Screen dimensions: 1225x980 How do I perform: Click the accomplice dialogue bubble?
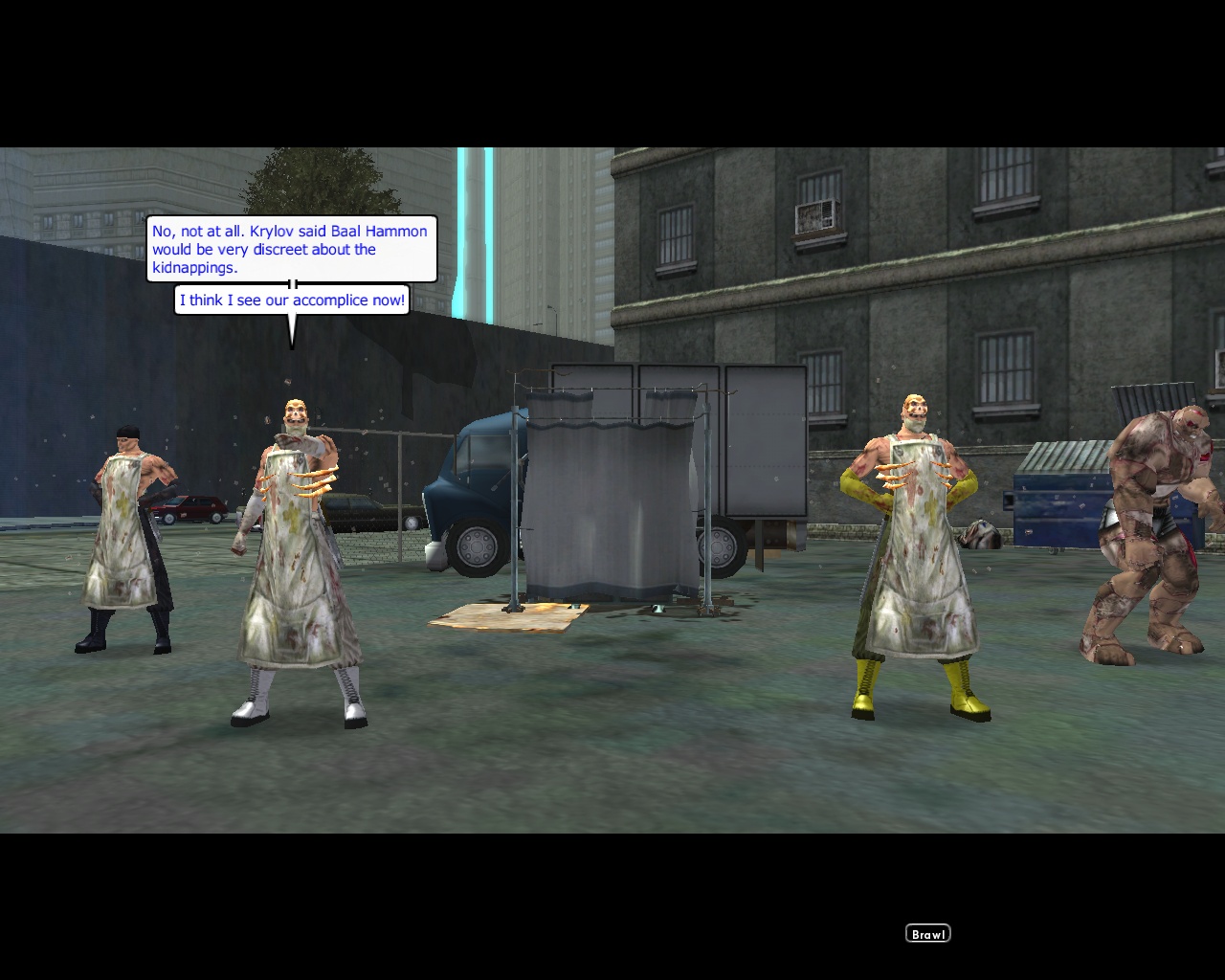click(x=292, y=300)
